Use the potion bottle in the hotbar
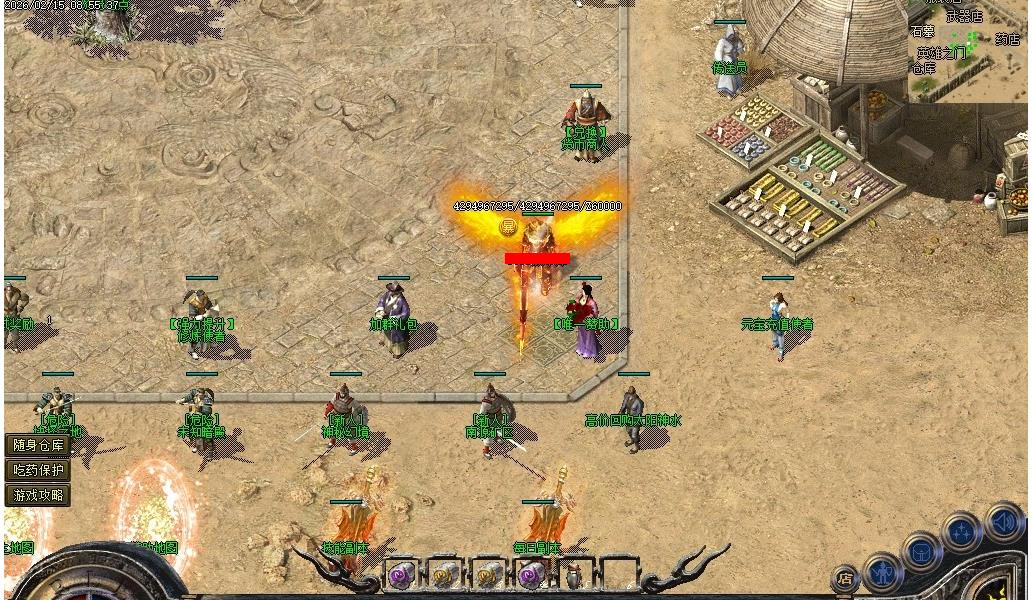Screen dimensions: 1032x600 574,577
